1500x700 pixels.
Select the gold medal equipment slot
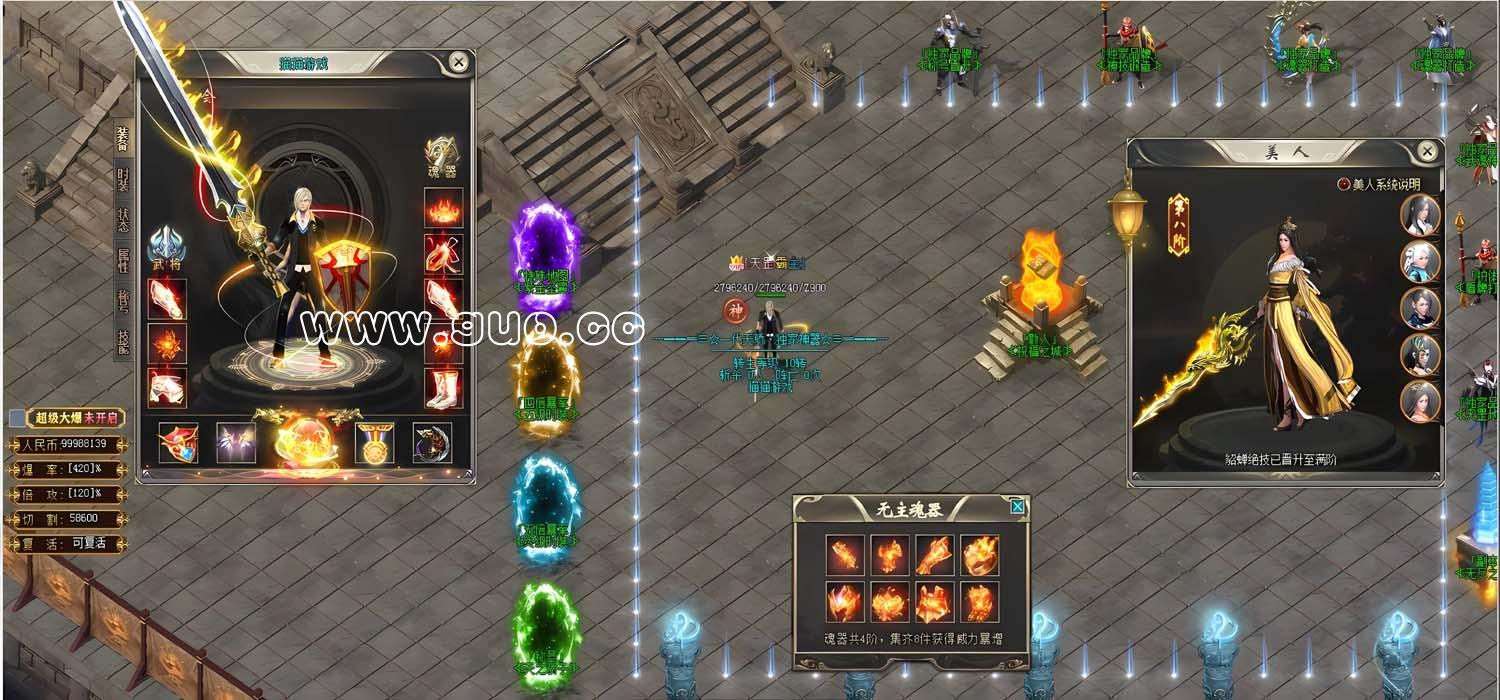[x=374, y=443]
